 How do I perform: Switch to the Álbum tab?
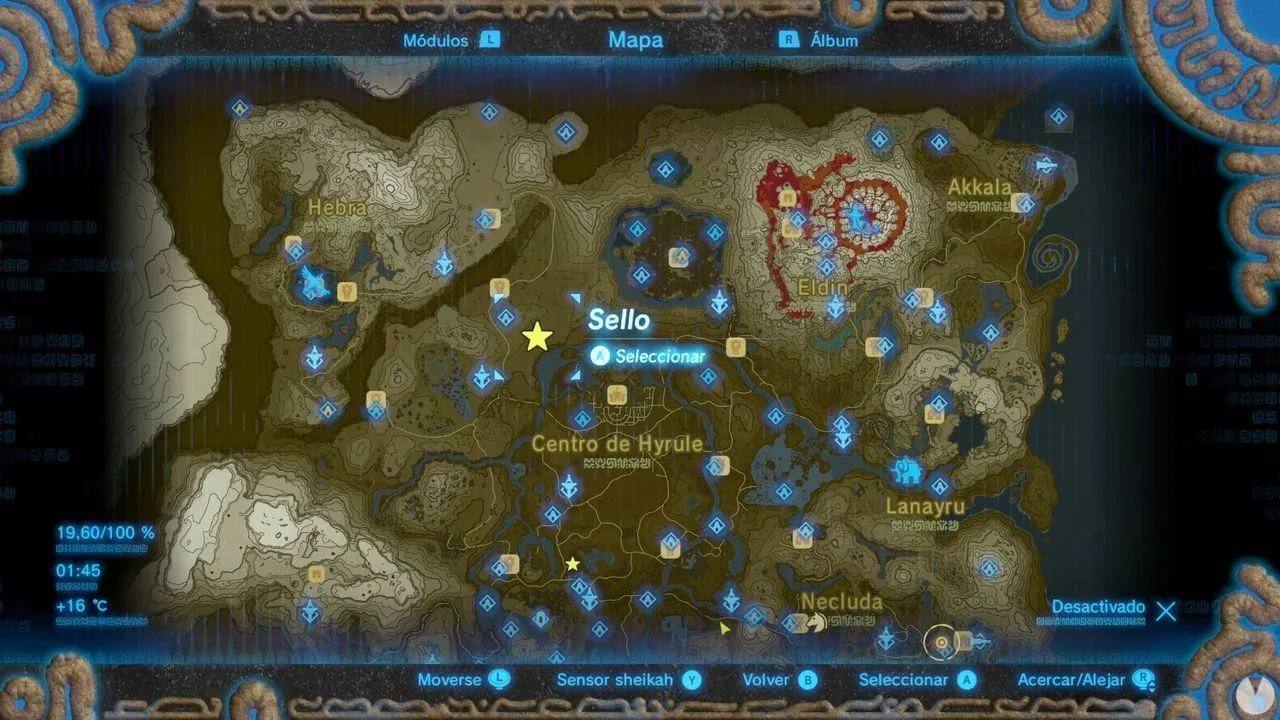pos(833,41)
